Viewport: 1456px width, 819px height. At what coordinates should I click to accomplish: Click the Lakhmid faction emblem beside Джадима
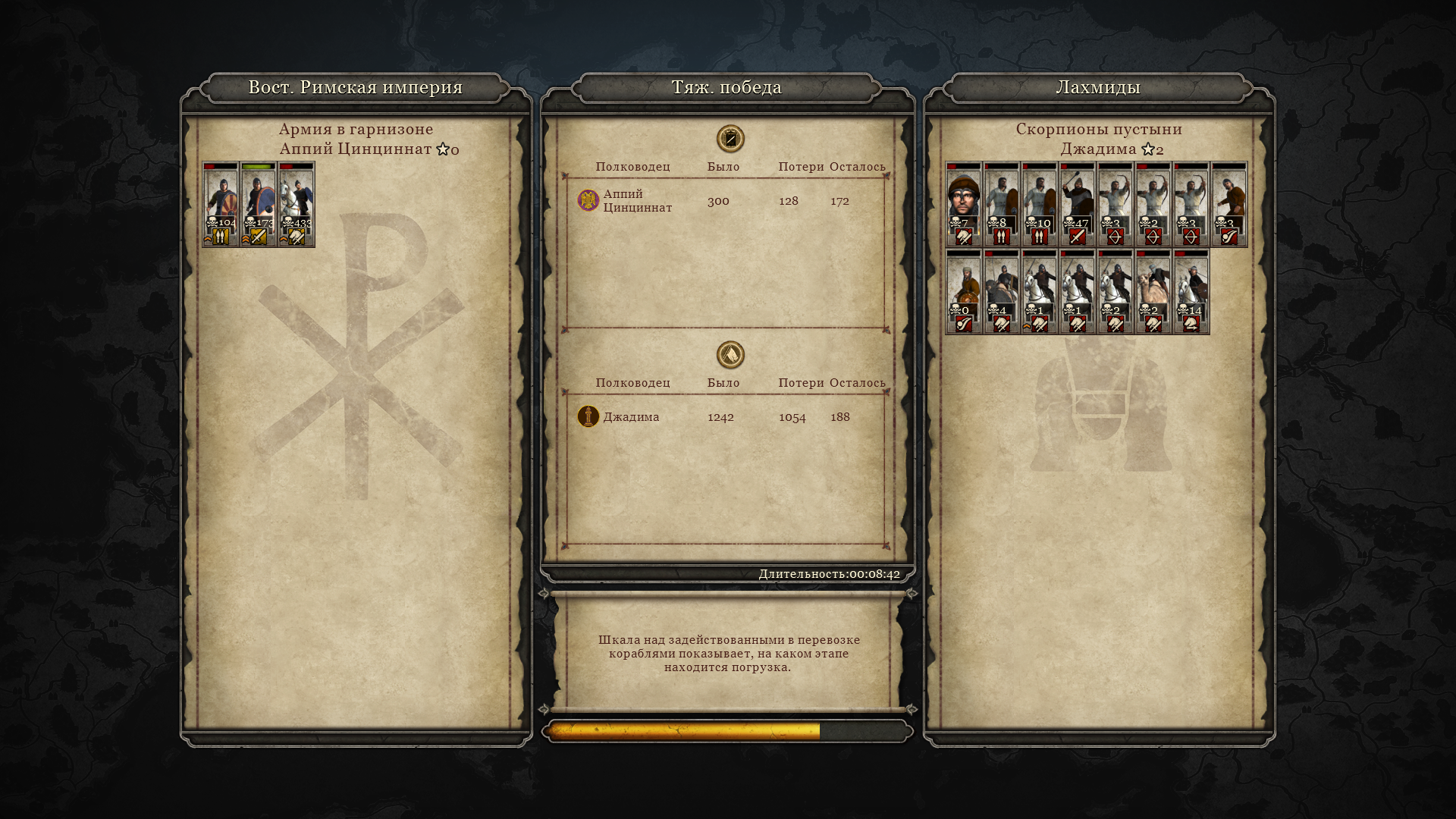pos(588,416)
